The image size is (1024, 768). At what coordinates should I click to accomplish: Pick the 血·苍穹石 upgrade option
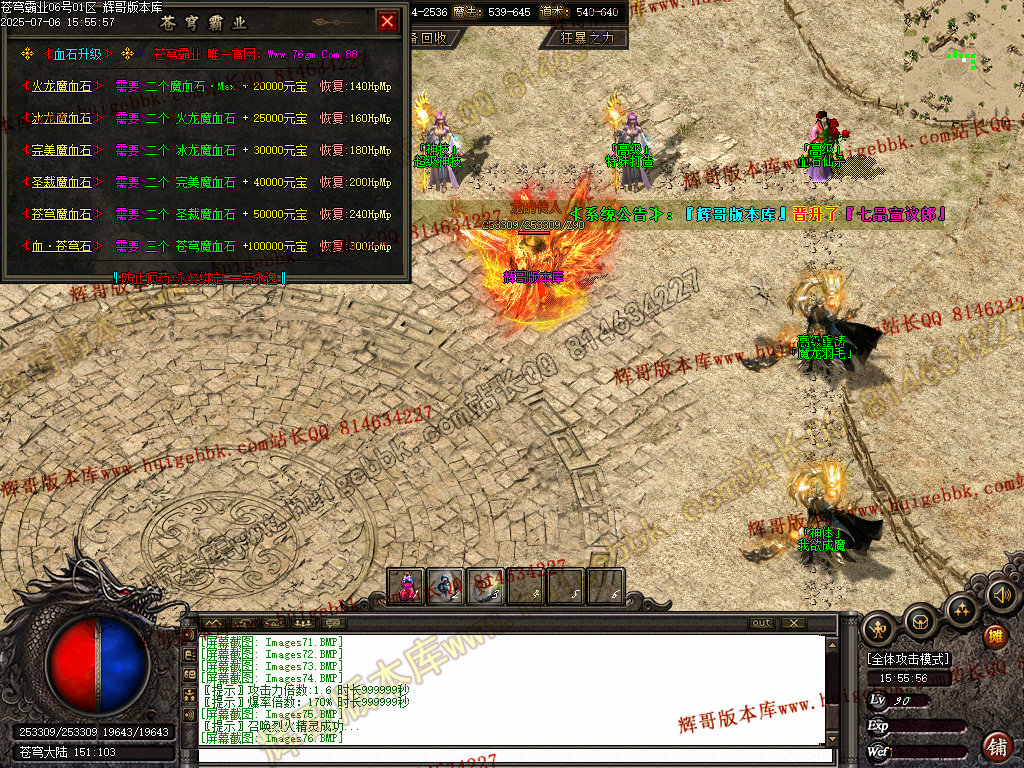62,247
